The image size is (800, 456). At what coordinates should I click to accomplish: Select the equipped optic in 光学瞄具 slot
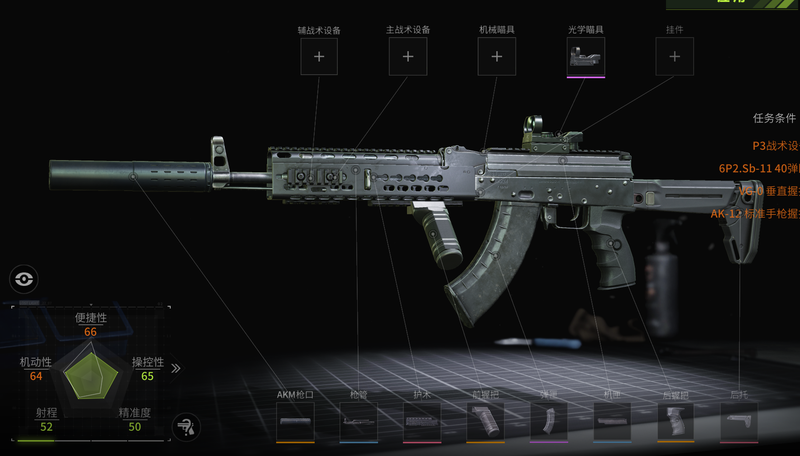pyautogui.click(x=585, y=57)
